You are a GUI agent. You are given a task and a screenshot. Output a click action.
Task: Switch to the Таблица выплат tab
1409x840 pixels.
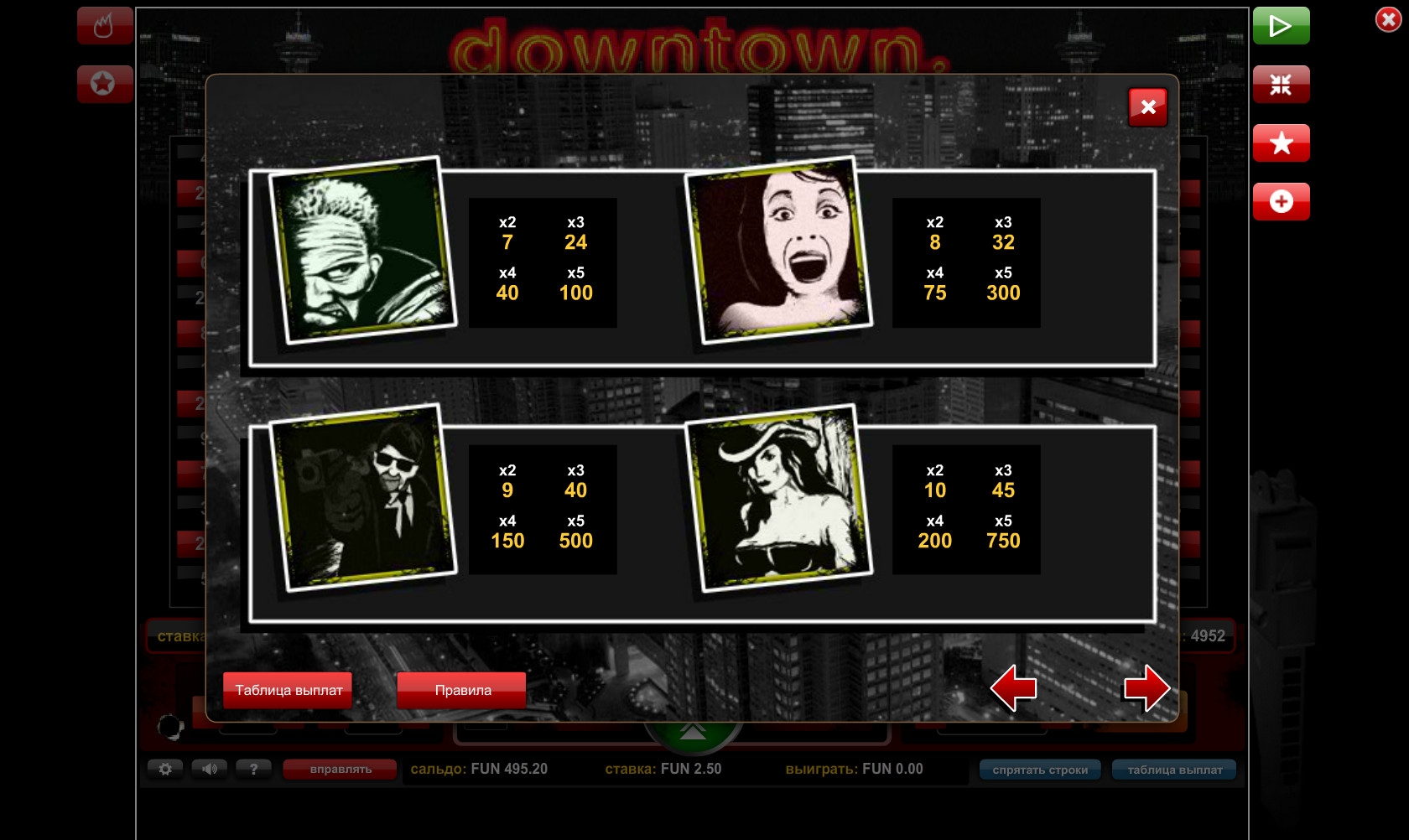tap(288, 690)
